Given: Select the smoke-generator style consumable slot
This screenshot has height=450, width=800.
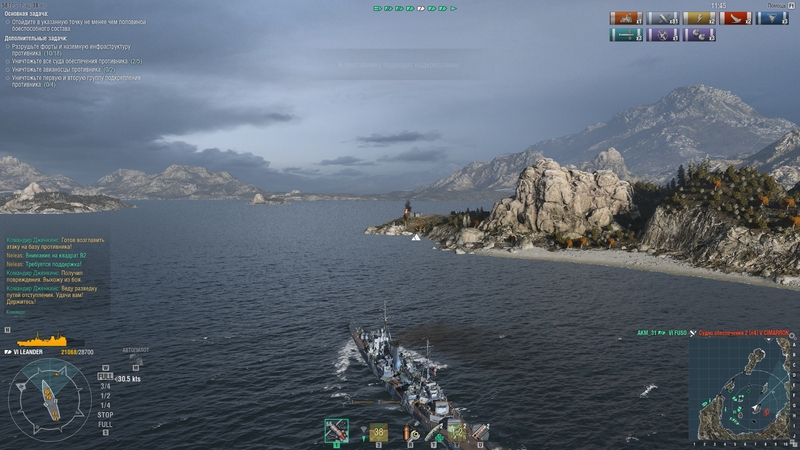Looking at the screenshot, I should click(479, 432).
